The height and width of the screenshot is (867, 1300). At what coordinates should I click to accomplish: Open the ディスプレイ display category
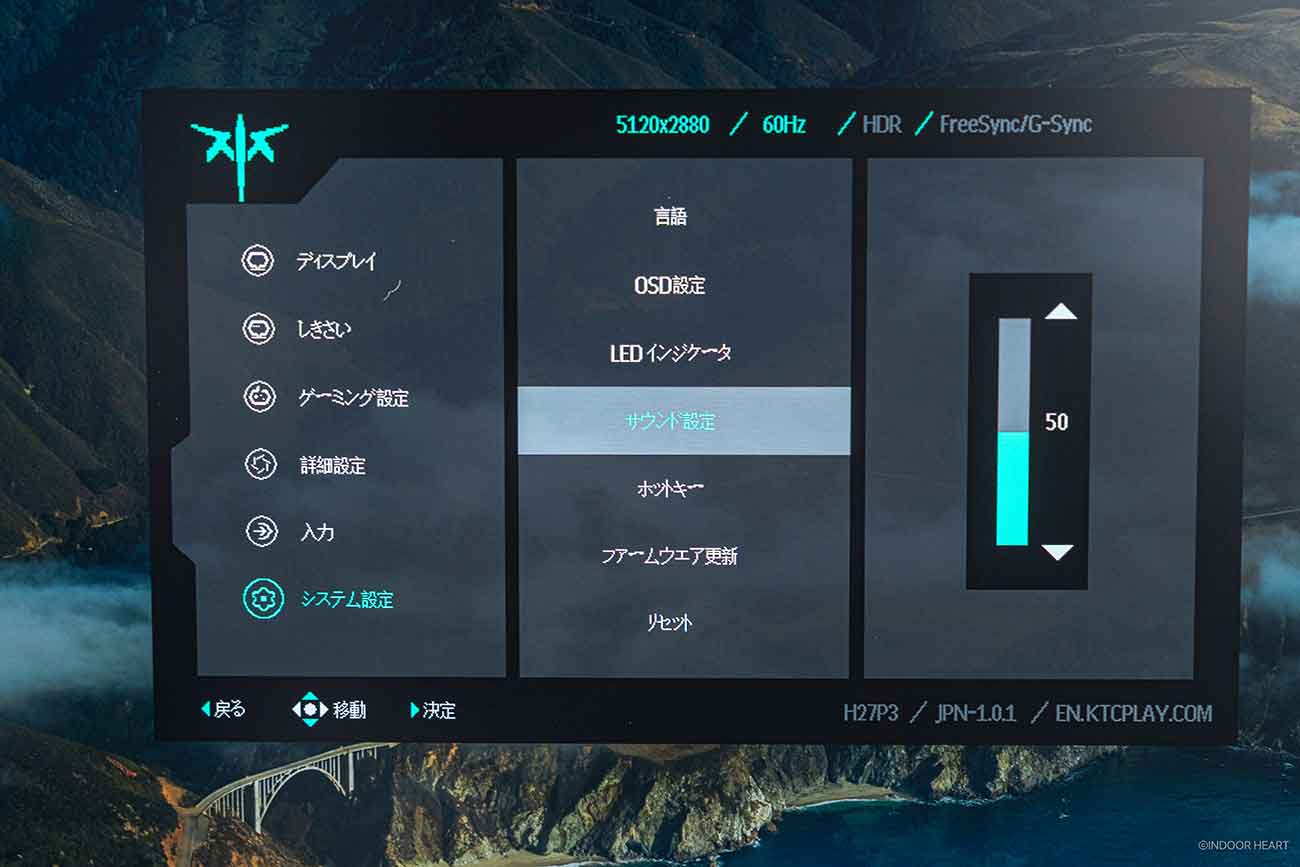pyautogui.click(x=335, y=262)
